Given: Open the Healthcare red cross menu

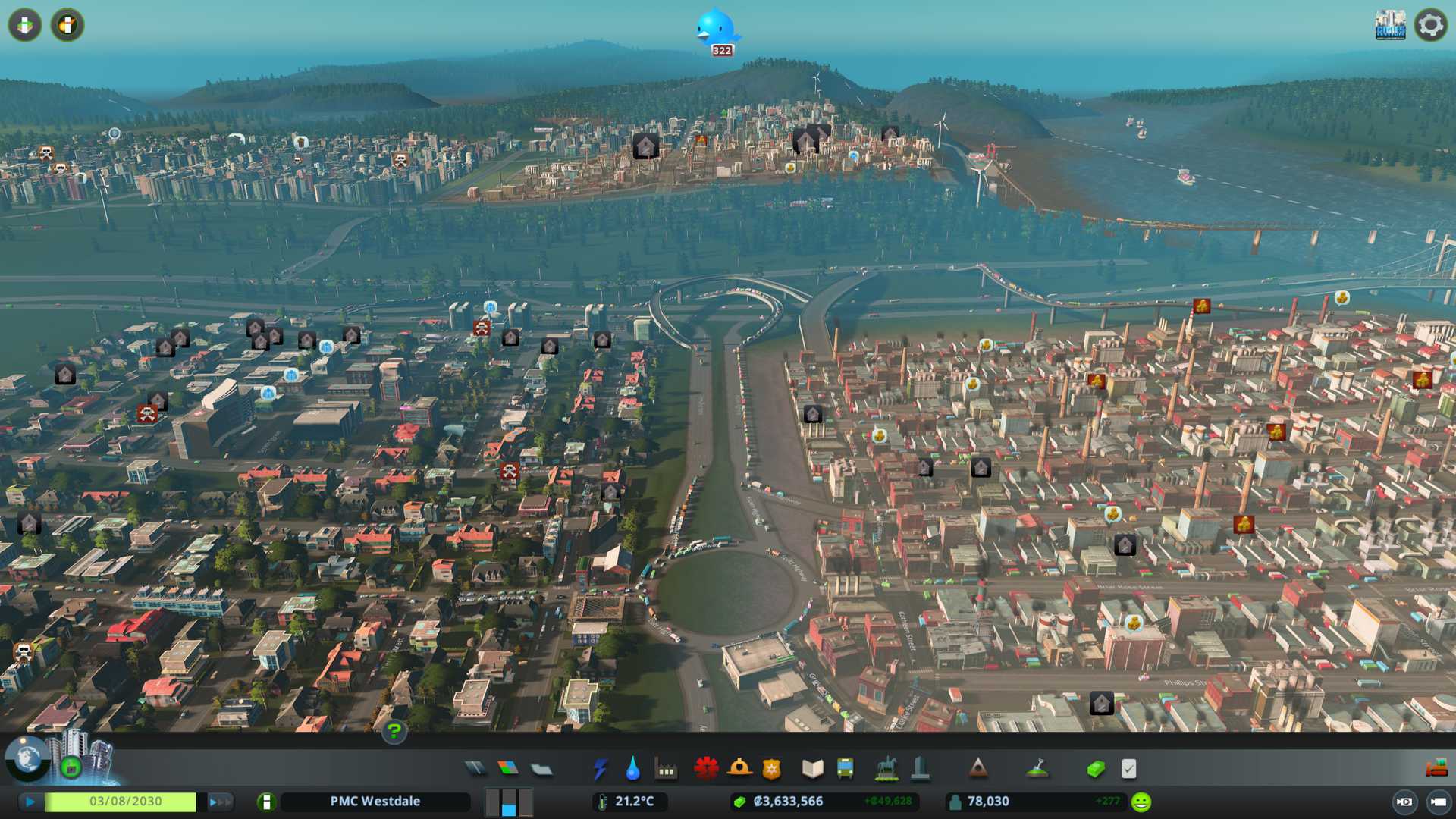Looking at the screenshot, I should (706, 769).
